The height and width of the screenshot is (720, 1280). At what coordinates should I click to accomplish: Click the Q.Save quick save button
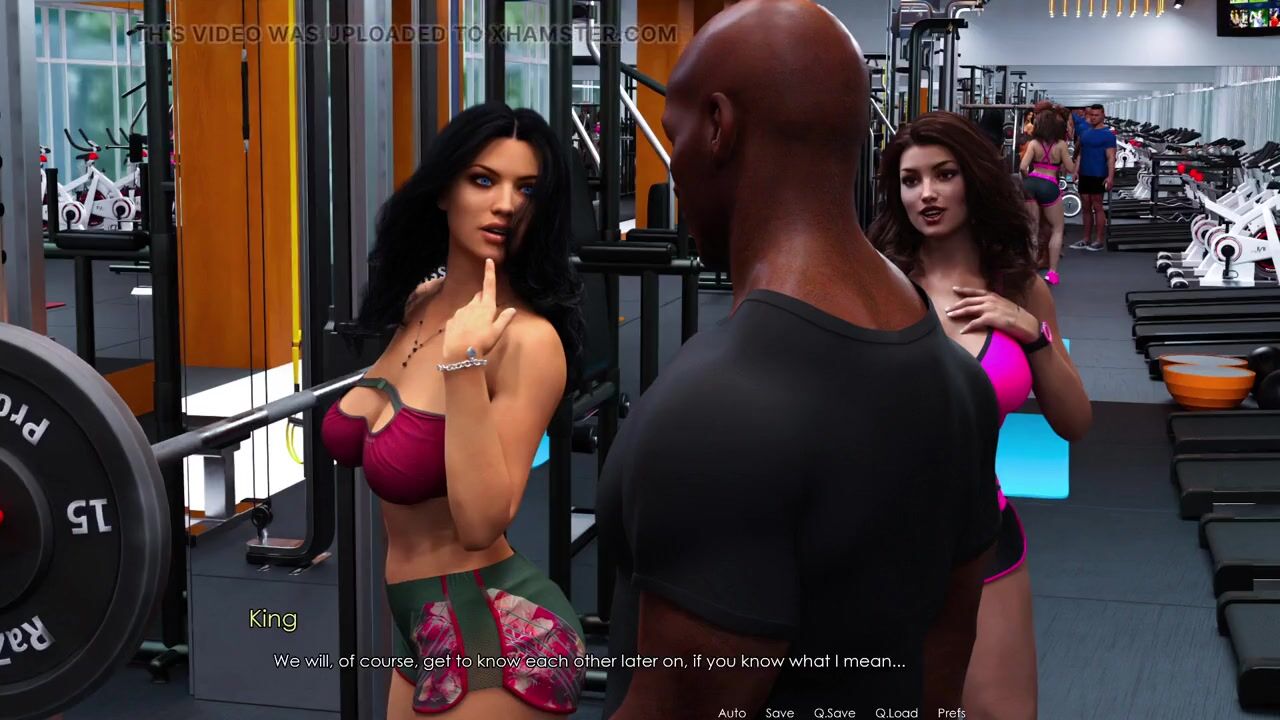tap(834, 713)
